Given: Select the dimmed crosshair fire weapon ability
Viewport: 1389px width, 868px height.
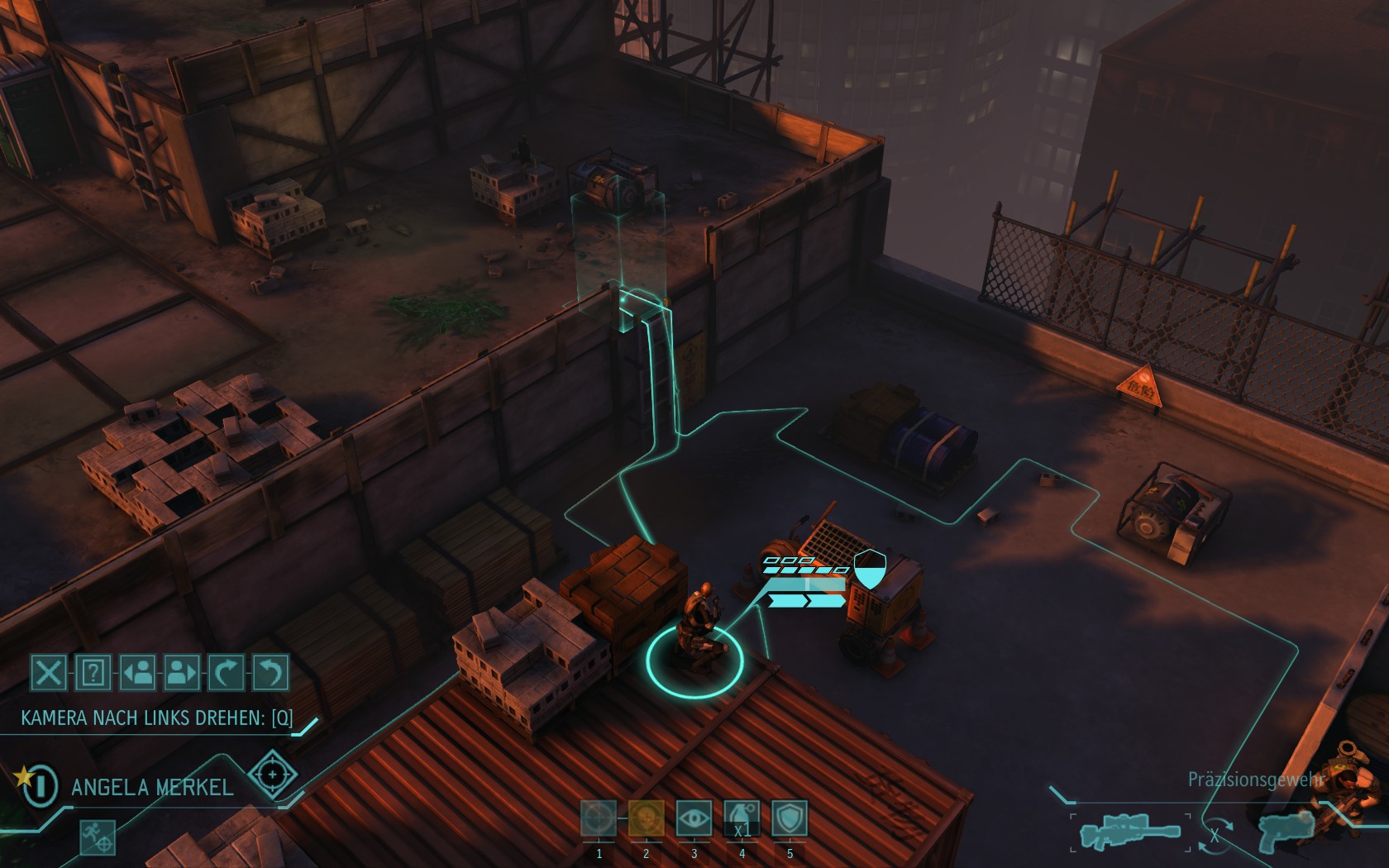Looking at the screenshot, I should point(598,818).
